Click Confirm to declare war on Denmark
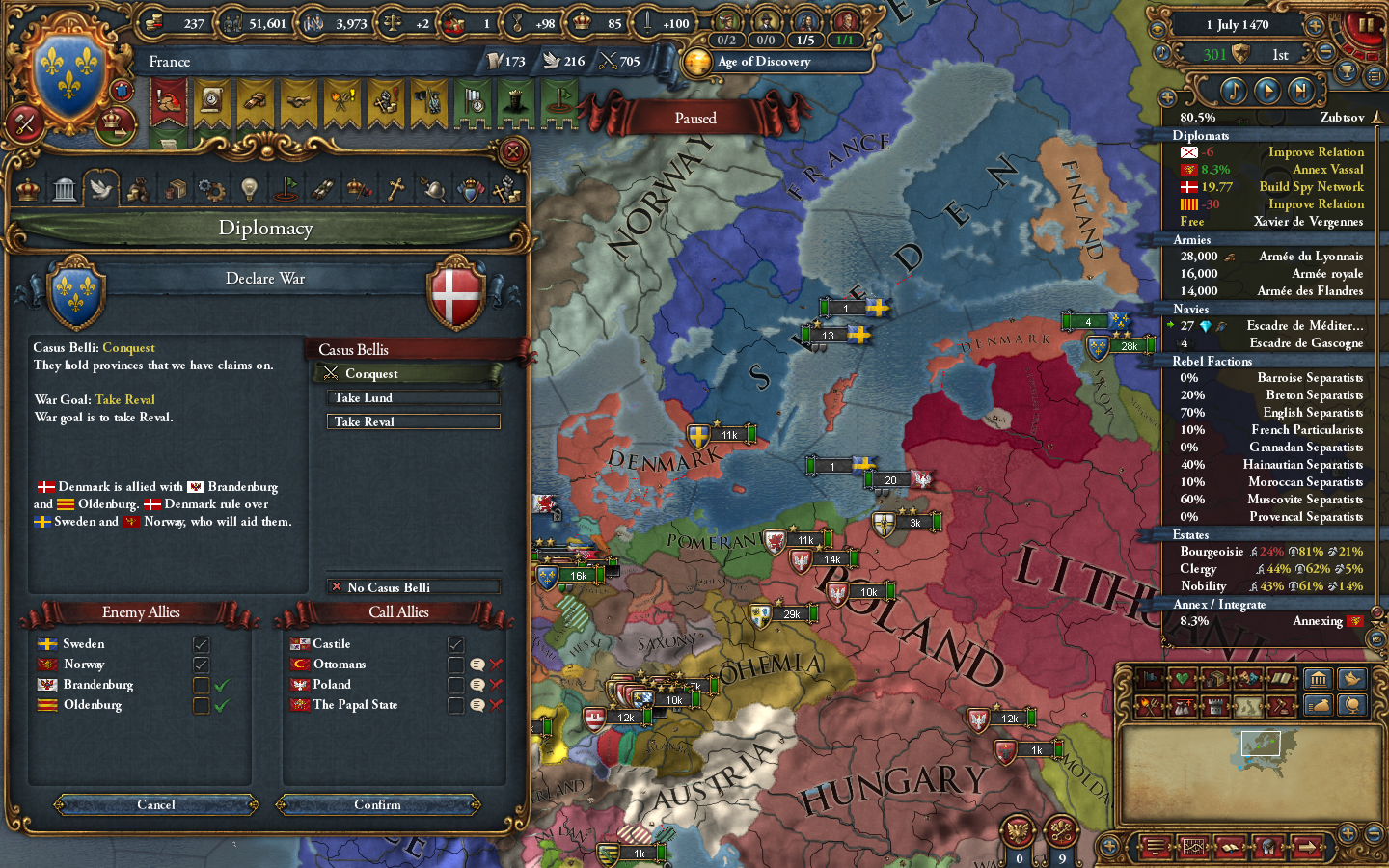The height and width of the screenshot is (868, 1389). click(378, 804)
